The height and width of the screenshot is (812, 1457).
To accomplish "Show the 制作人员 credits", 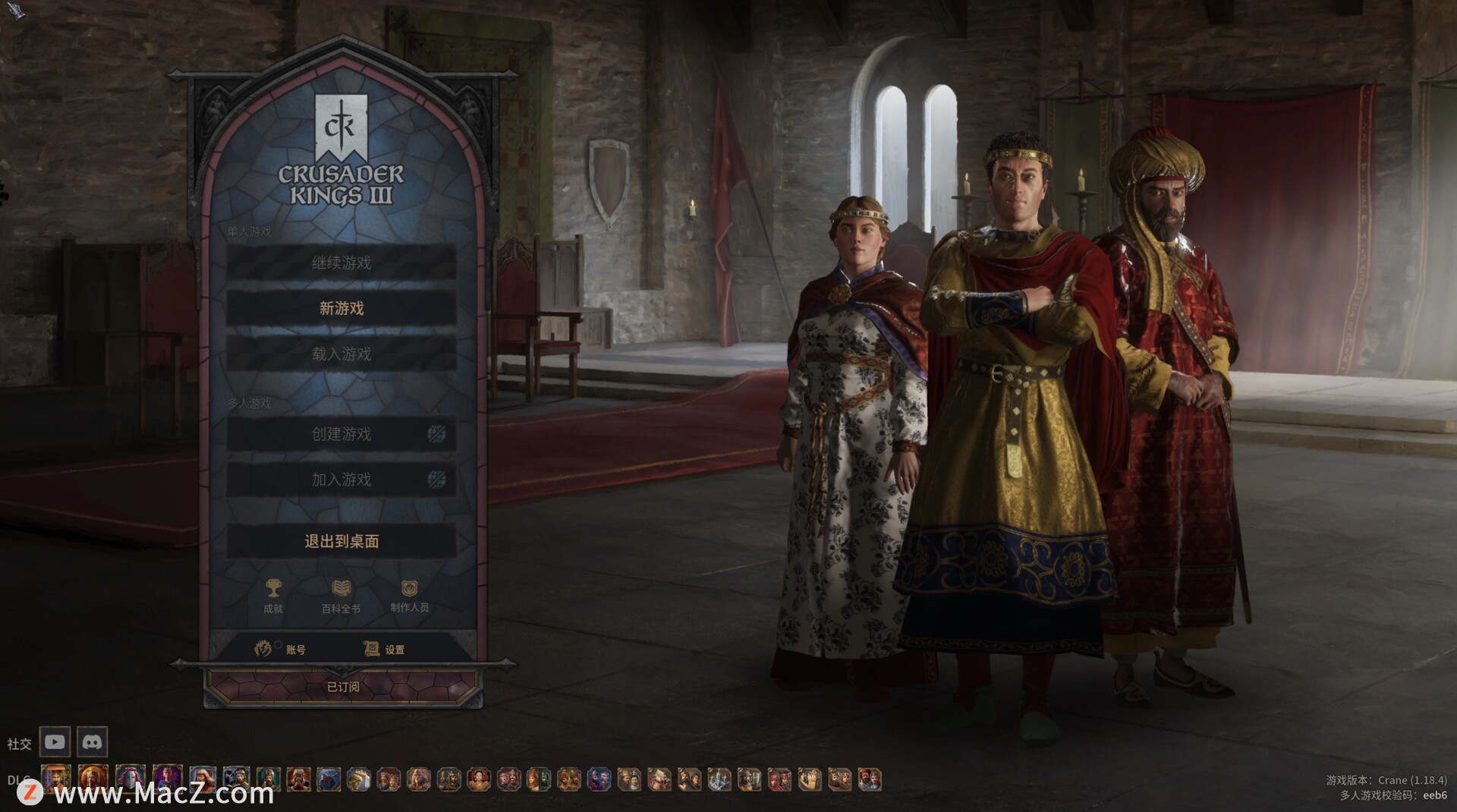I will coord(410,594).
